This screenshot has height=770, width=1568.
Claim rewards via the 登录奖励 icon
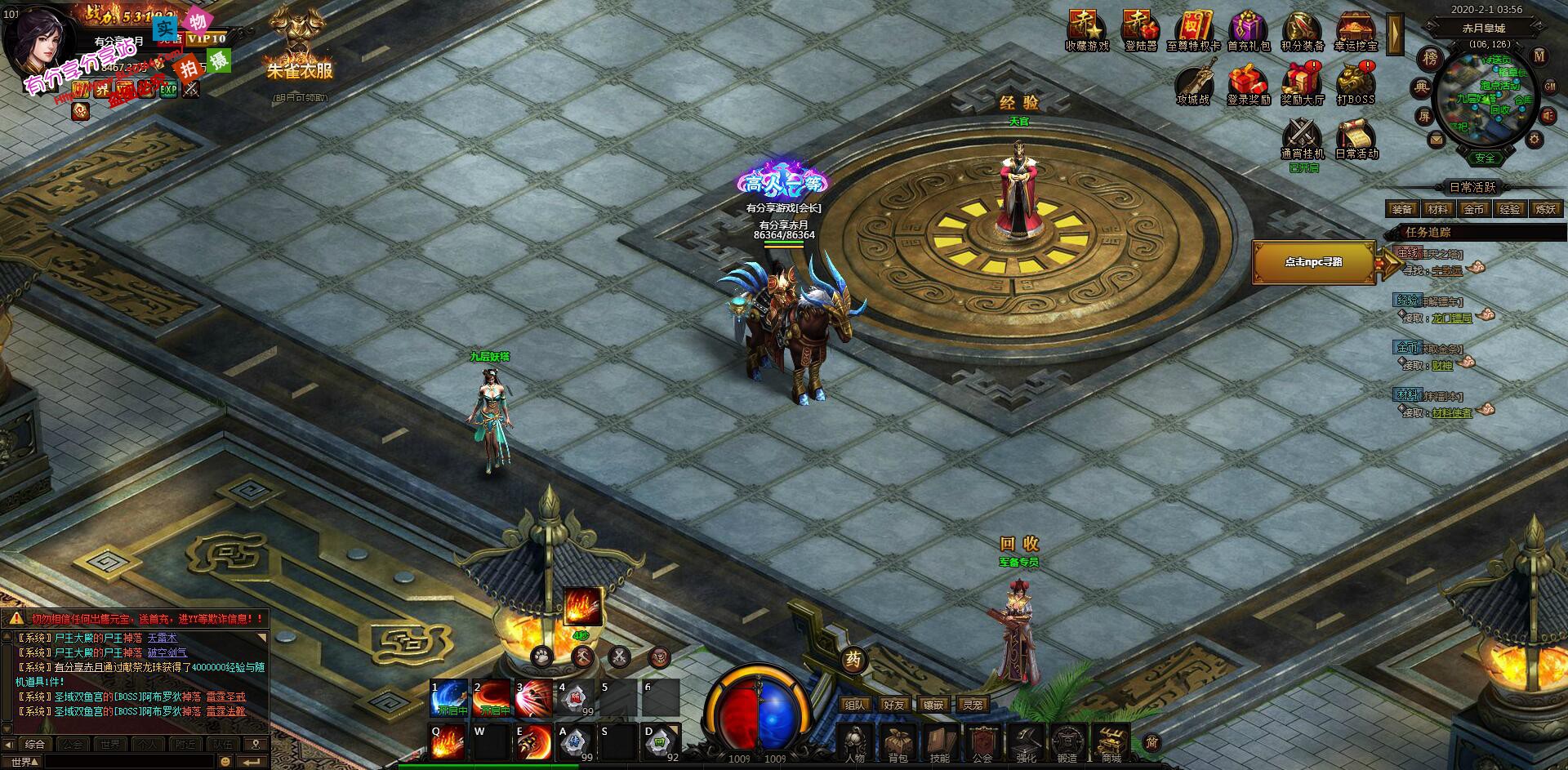pyautogui.click(x=1249, y=83)
